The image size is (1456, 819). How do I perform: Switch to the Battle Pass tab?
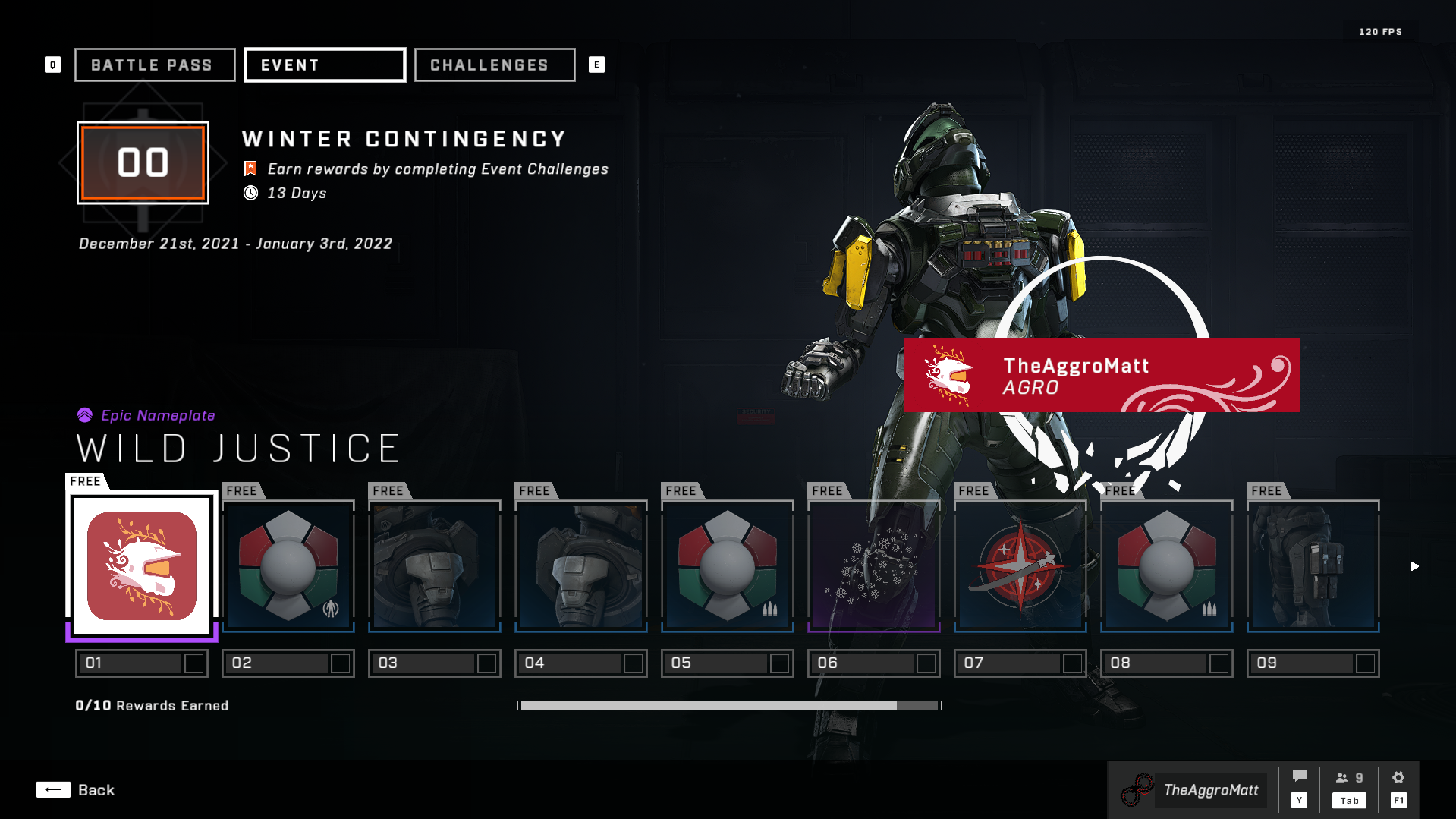click(x=154, y=65)
